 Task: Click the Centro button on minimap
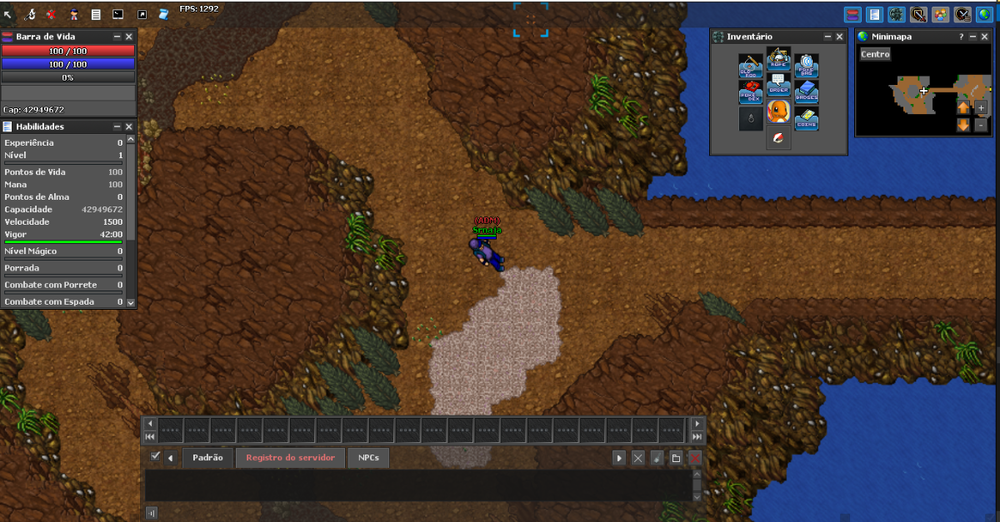click(875, 54)
